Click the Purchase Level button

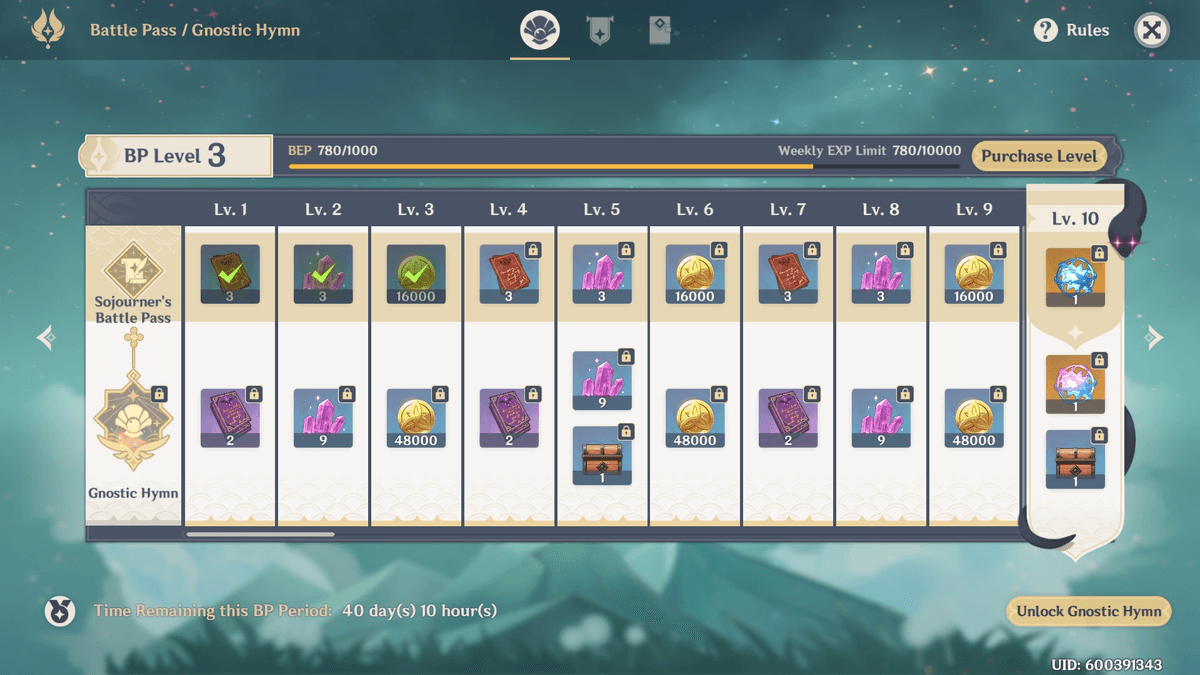coord(1039,156)
